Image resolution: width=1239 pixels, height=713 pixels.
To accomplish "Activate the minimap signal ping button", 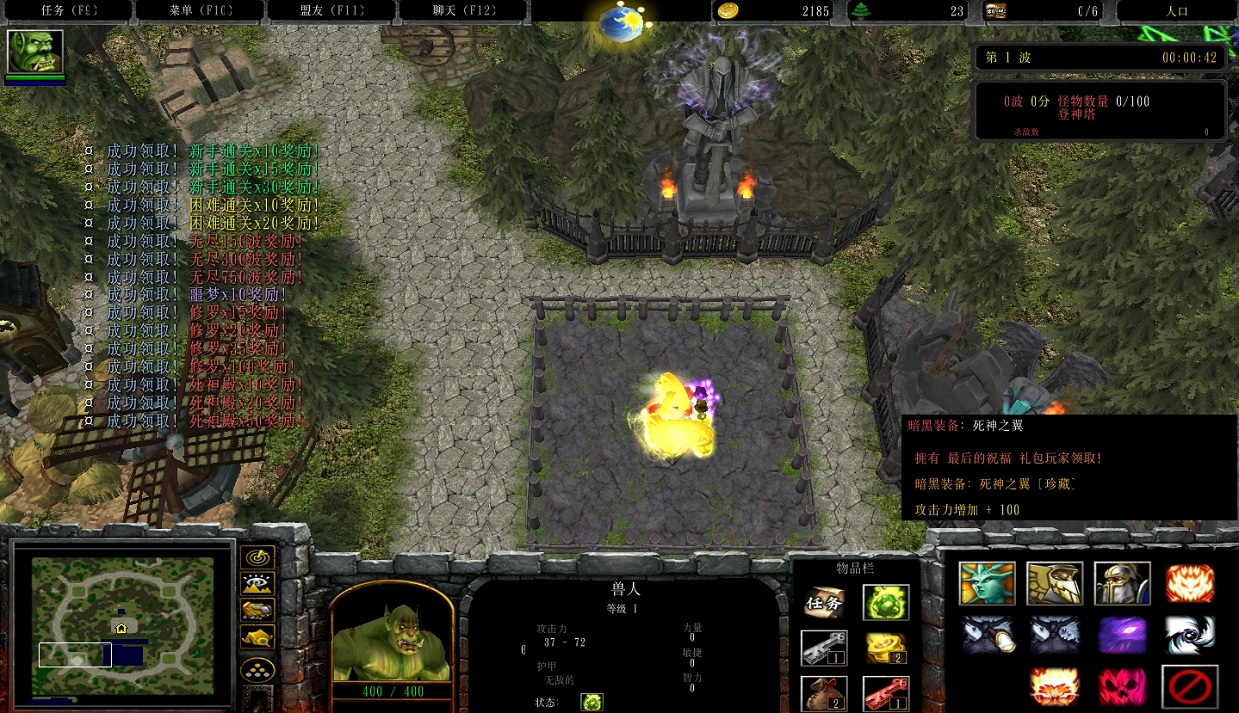I will pos(258,557).
